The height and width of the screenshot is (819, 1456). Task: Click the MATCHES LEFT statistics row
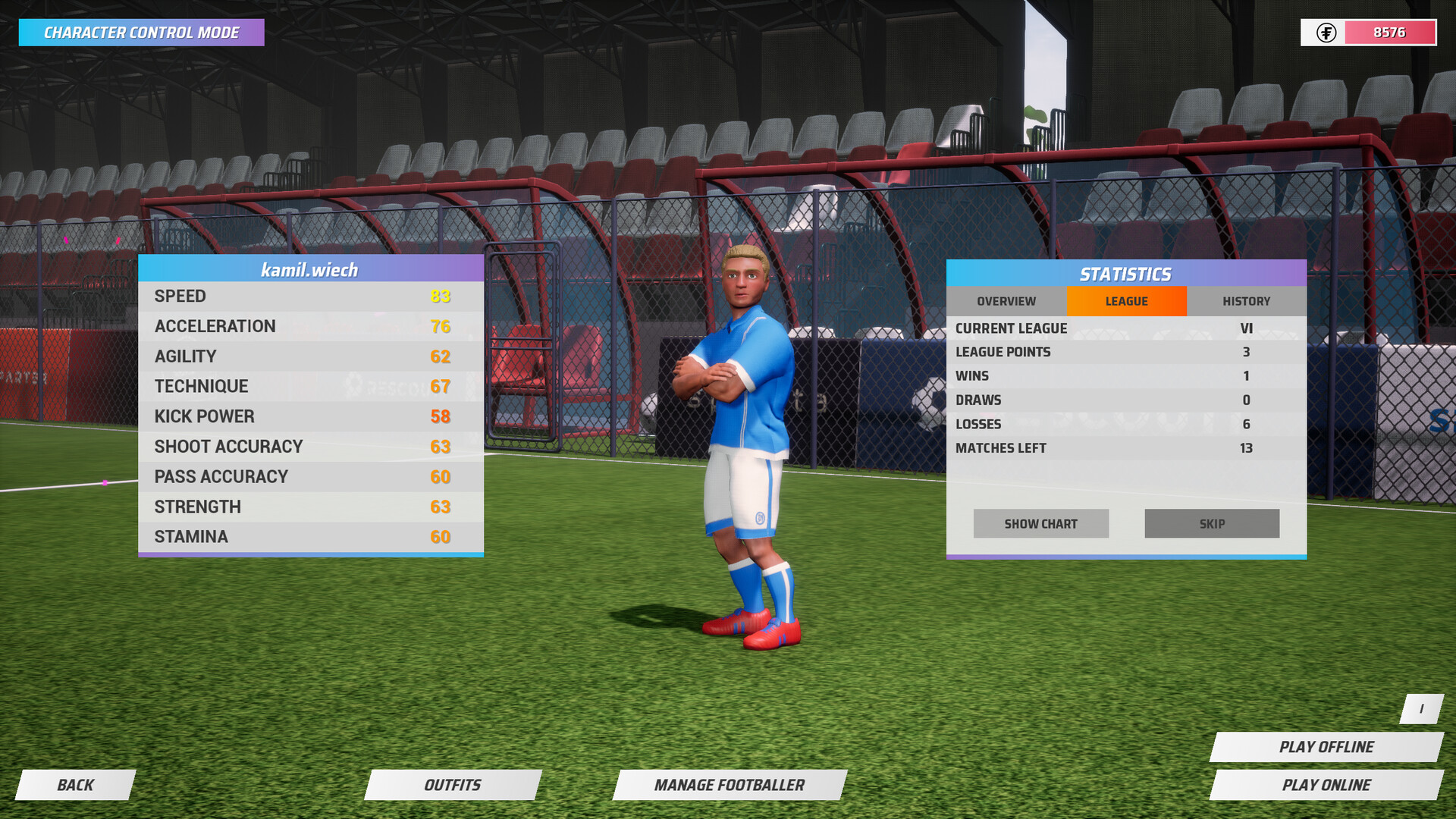tap(1100, 447)
